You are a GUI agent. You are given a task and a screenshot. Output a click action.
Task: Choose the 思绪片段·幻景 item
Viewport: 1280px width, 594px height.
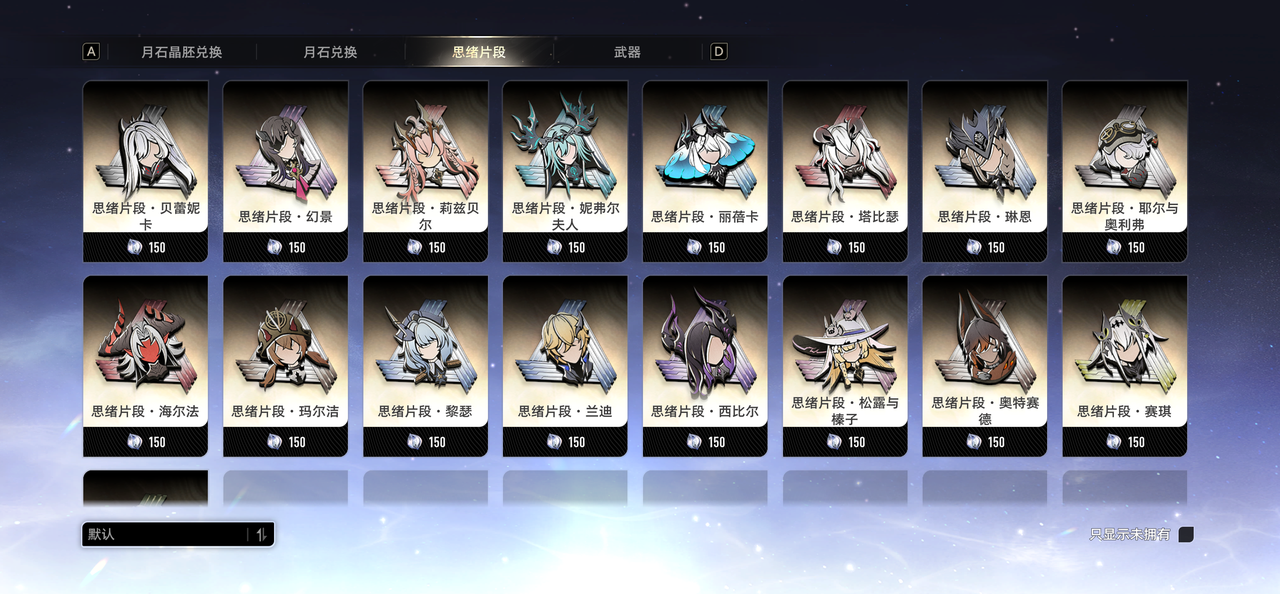(x=286, y=170)
